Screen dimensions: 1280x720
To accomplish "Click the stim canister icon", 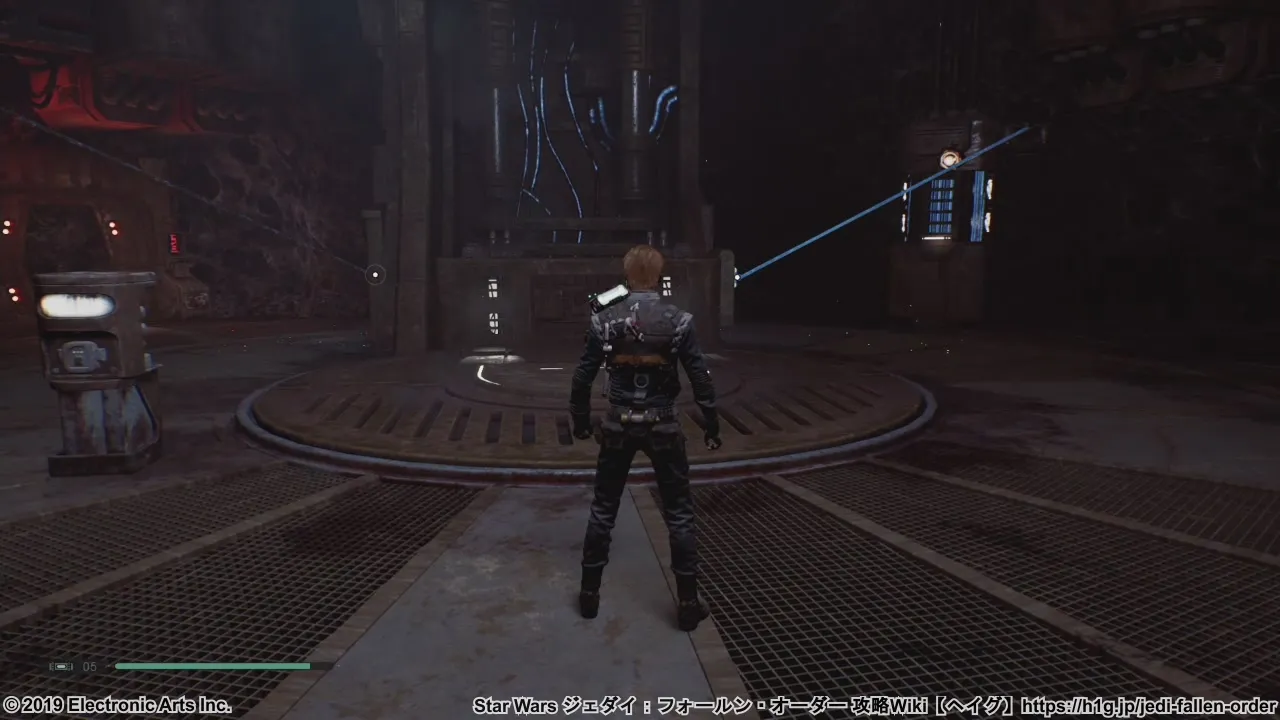I will [x=62, y=666].
